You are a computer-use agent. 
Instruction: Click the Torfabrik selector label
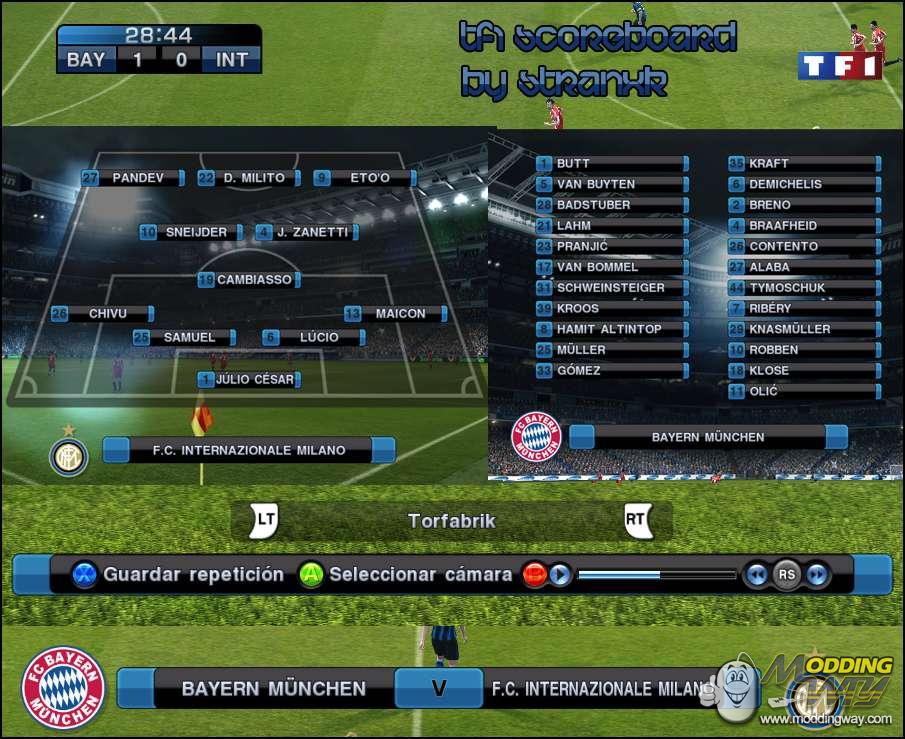coord(451,521)
